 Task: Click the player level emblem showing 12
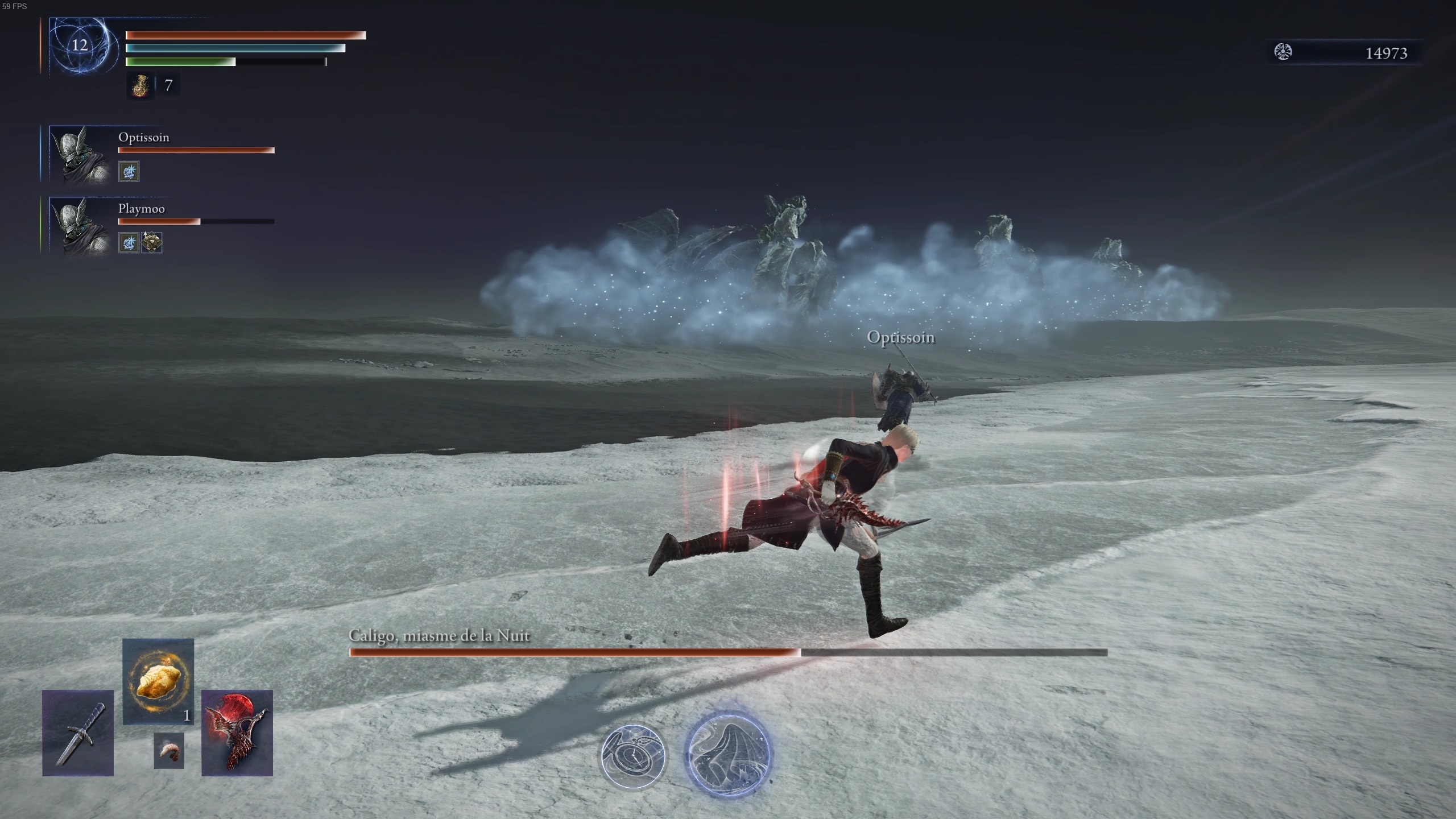point(80,44)
